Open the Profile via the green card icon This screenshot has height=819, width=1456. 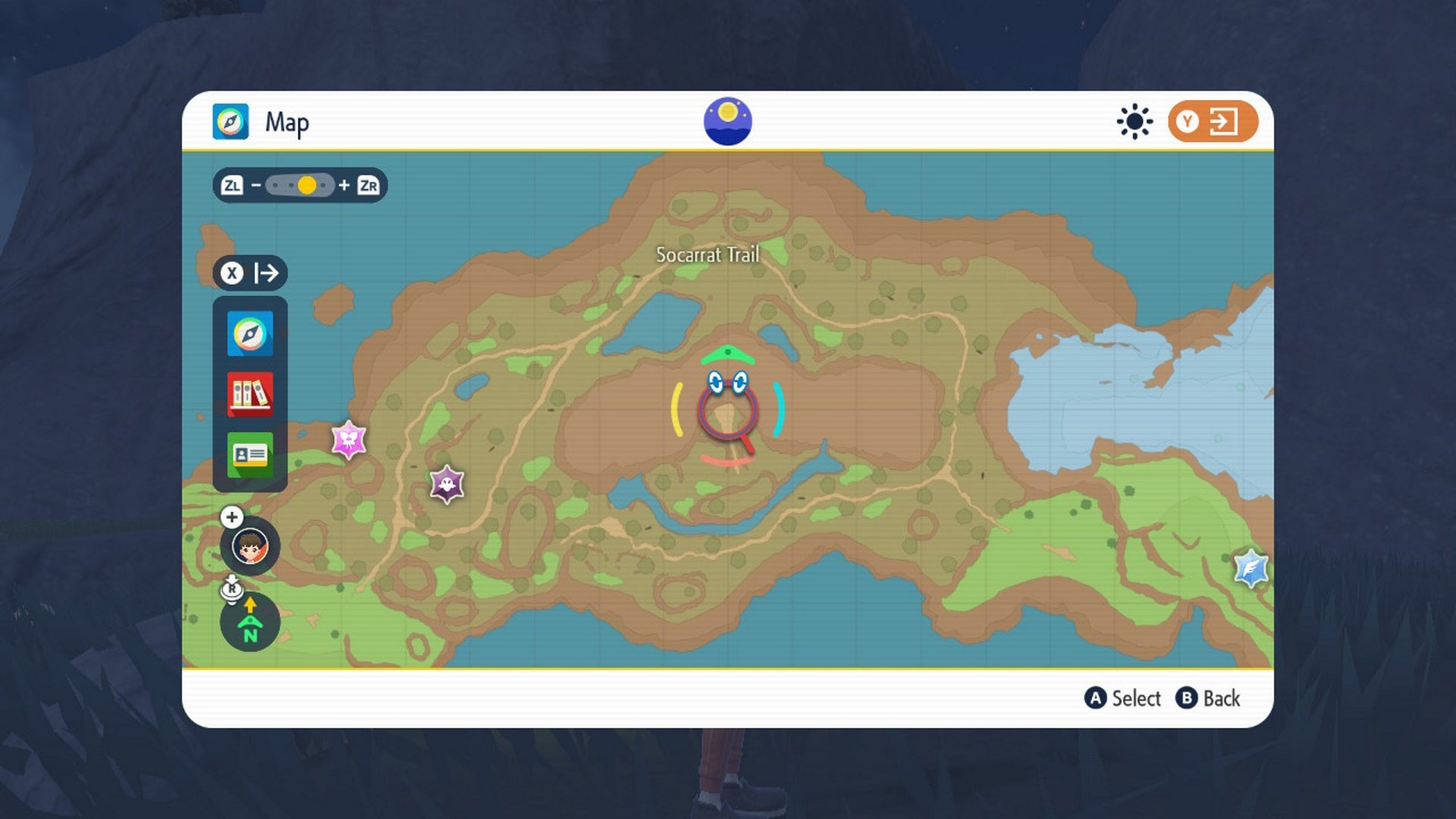[x=250, y=453]
